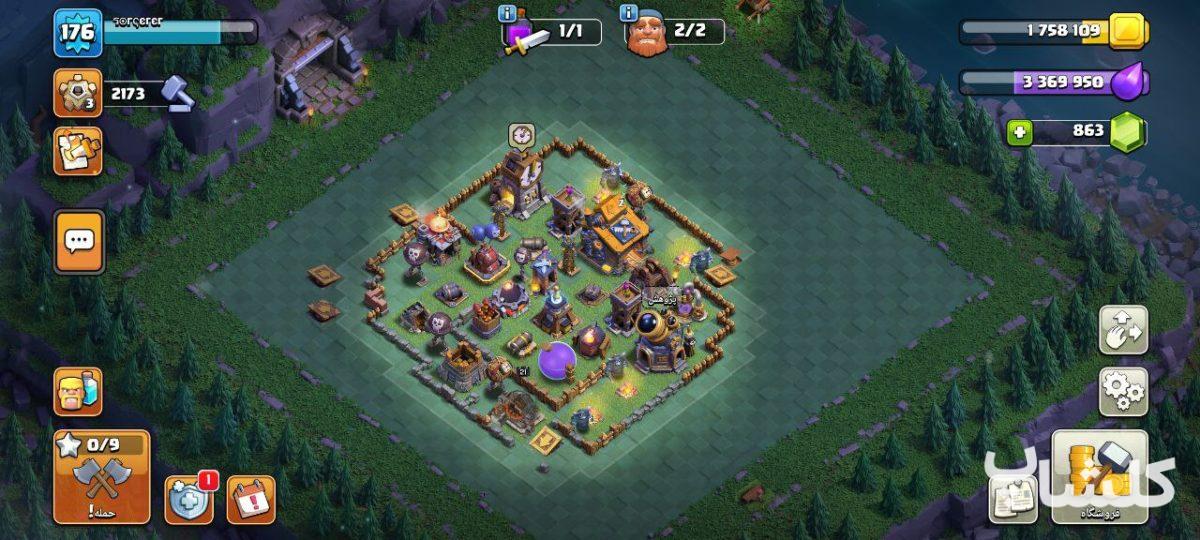
Task: Tap the purple elixir drop icon
Action: (1128, 82)
